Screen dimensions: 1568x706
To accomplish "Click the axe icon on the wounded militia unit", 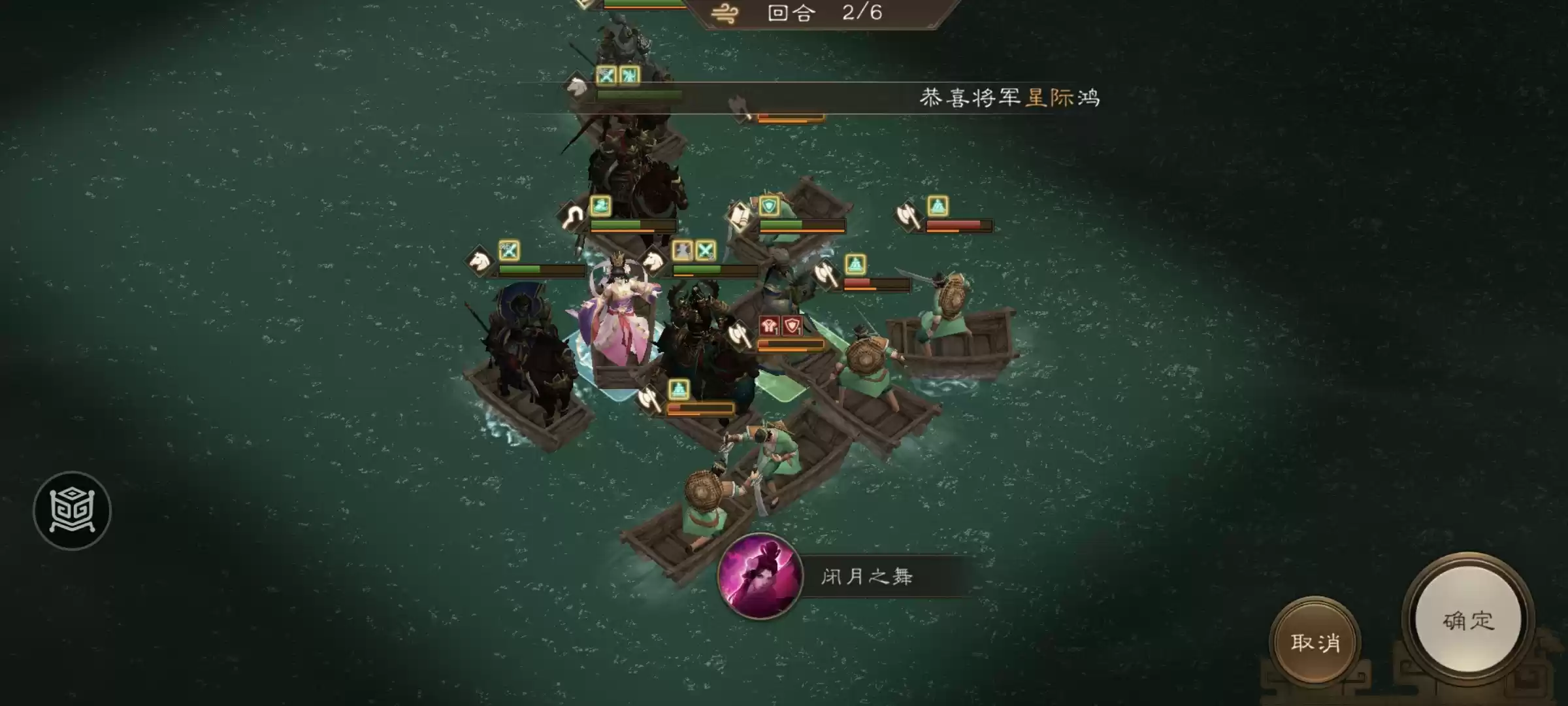I will [x=908, y=216].
